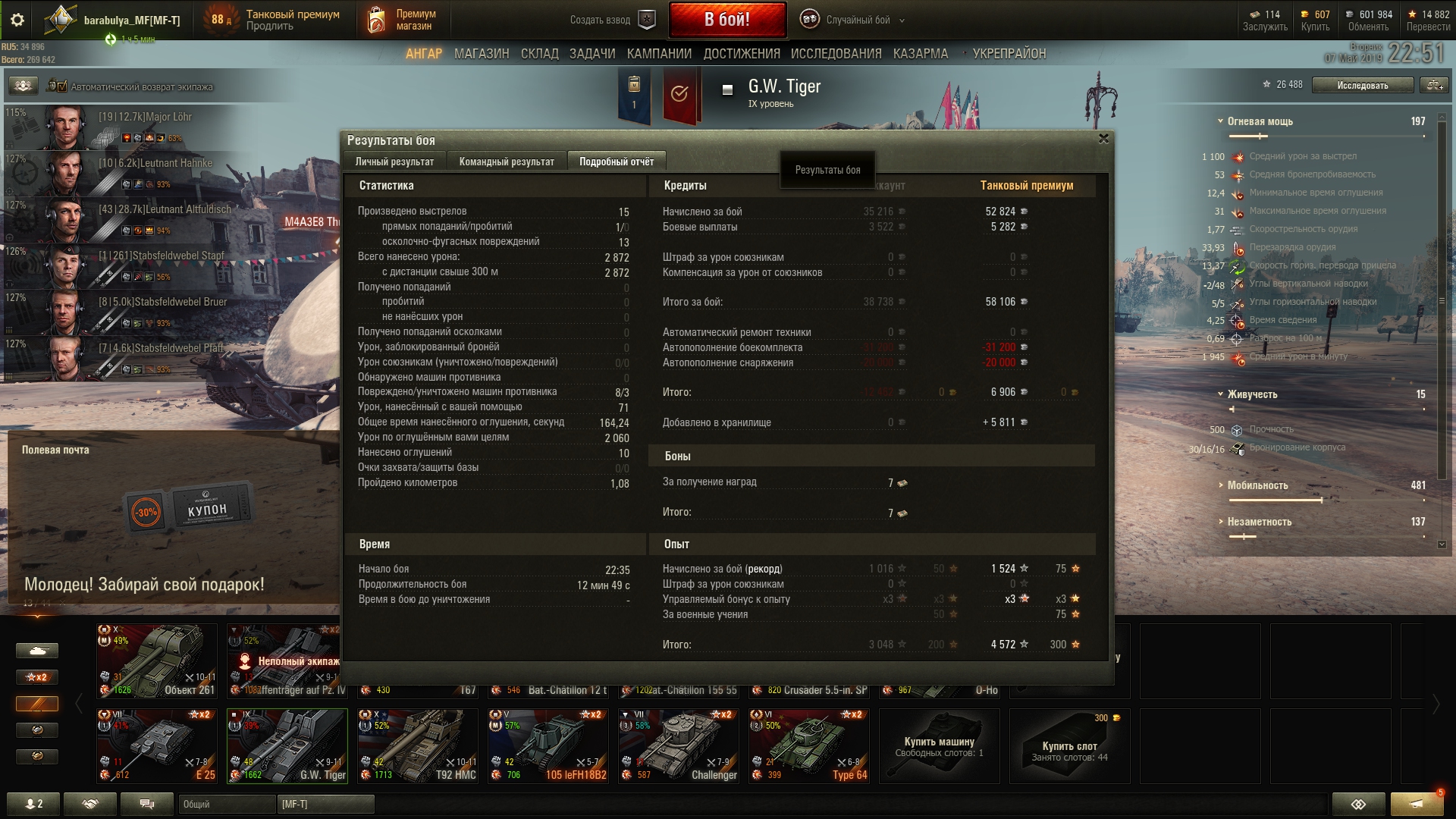Click the Исследовать button
Viewport: 1456px width, 819px height.
point(1362,86)
